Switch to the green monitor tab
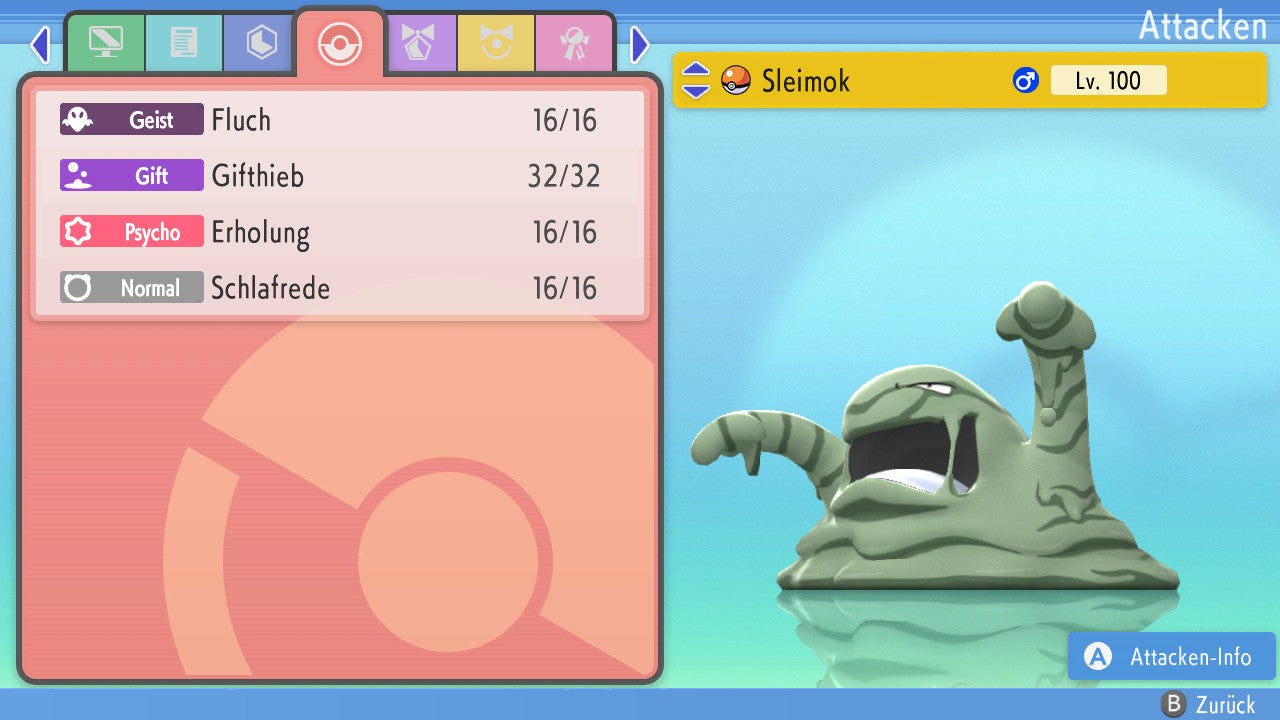This screenshot has height=720, width=1280. [x=105, y=43]
